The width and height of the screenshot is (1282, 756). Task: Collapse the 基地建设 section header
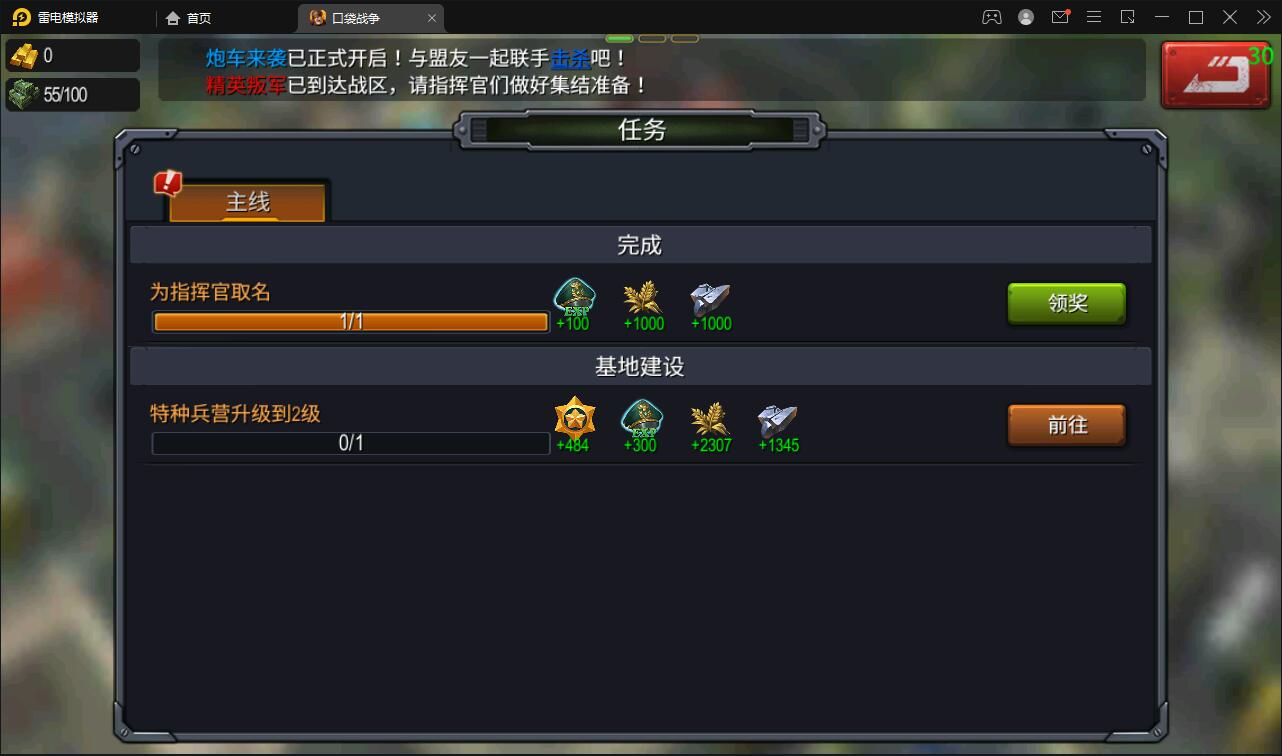(640, 366)
